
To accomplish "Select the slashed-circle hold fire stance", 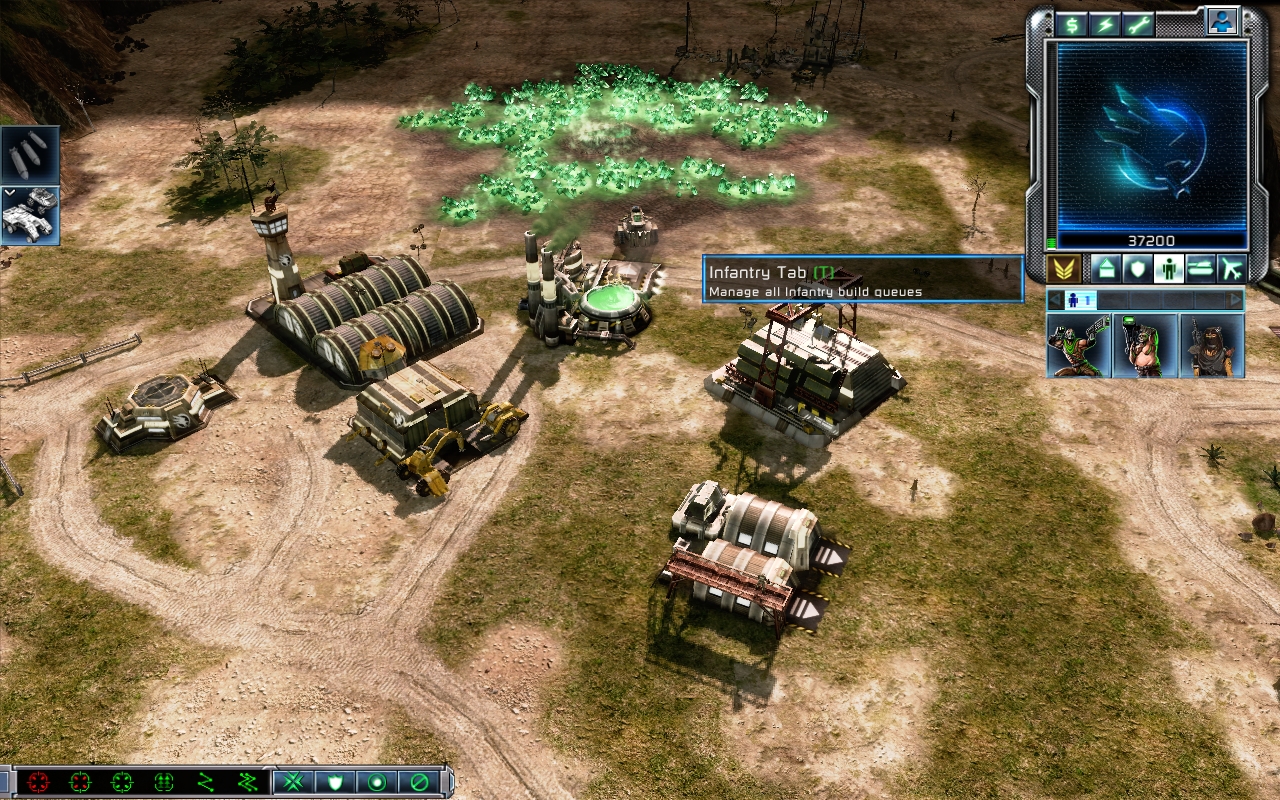I will tap(419, 782).
